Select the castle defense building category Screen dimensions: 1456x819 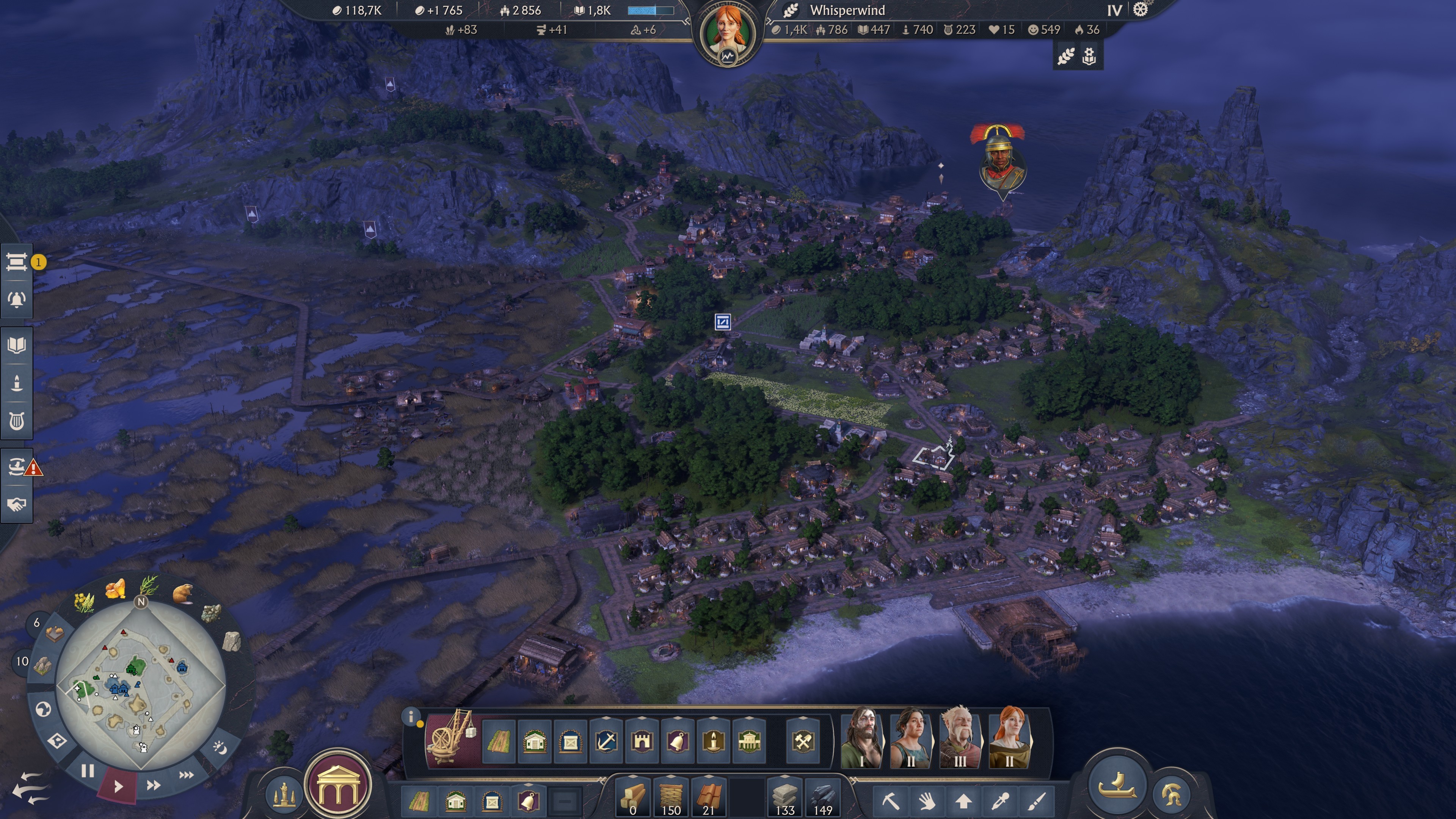coord(642,741)
